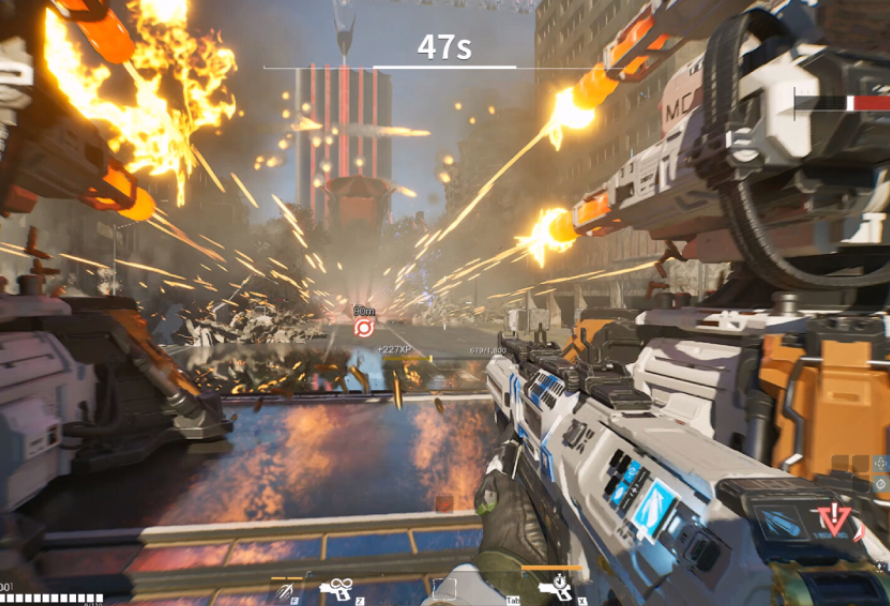Viewport: 890px width, 606px height.
Task: Choose the infinite-ammo pistol weapon icon
Action: point(337,591)
